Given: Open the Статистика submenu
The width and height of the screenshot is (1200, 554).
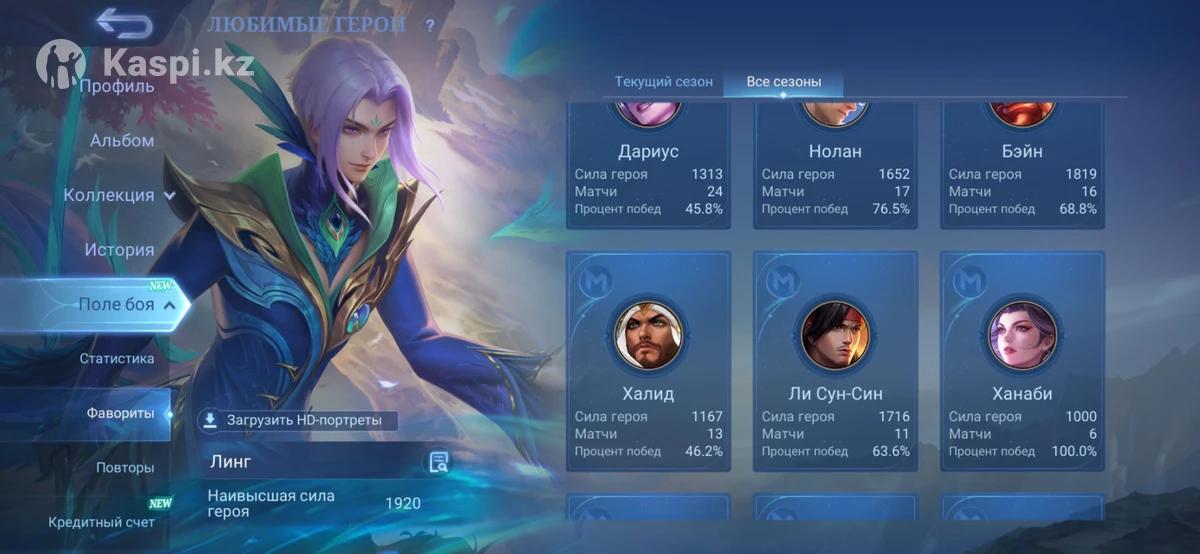Looking at the screenshot, I should [117, 358].
